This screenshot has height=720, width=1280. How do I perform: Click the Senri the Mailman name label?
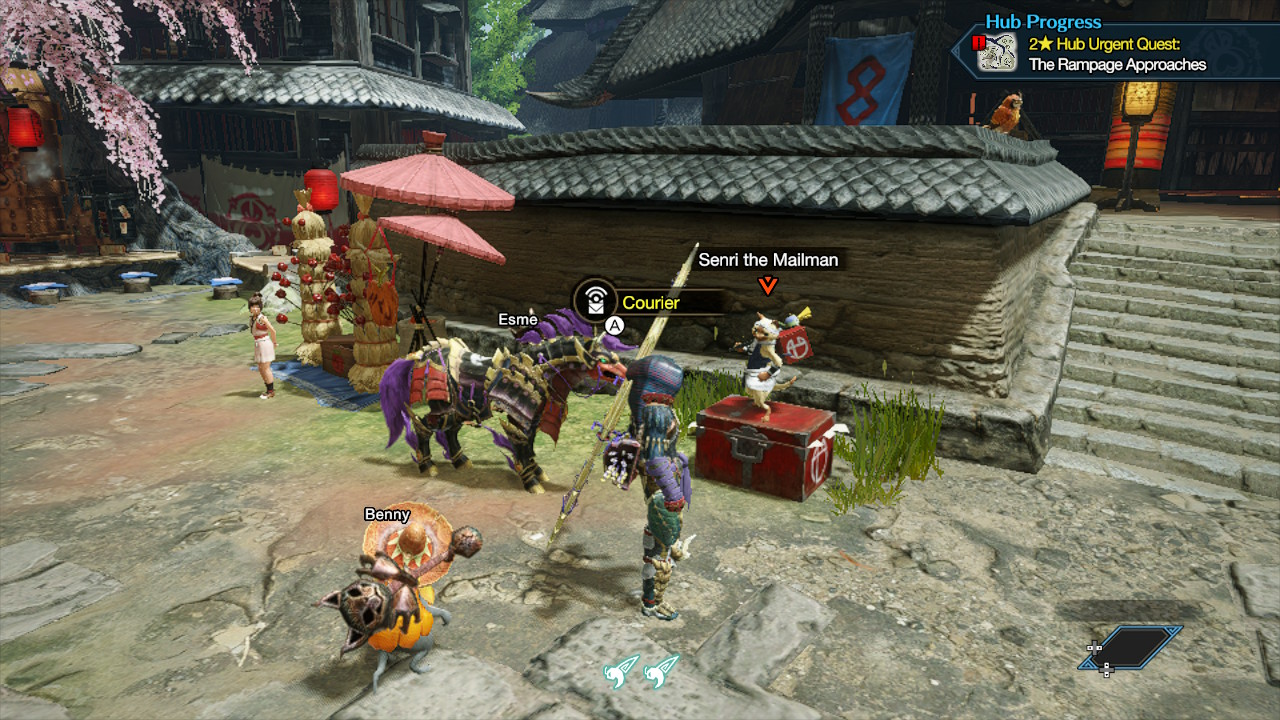tap(768, 260)
